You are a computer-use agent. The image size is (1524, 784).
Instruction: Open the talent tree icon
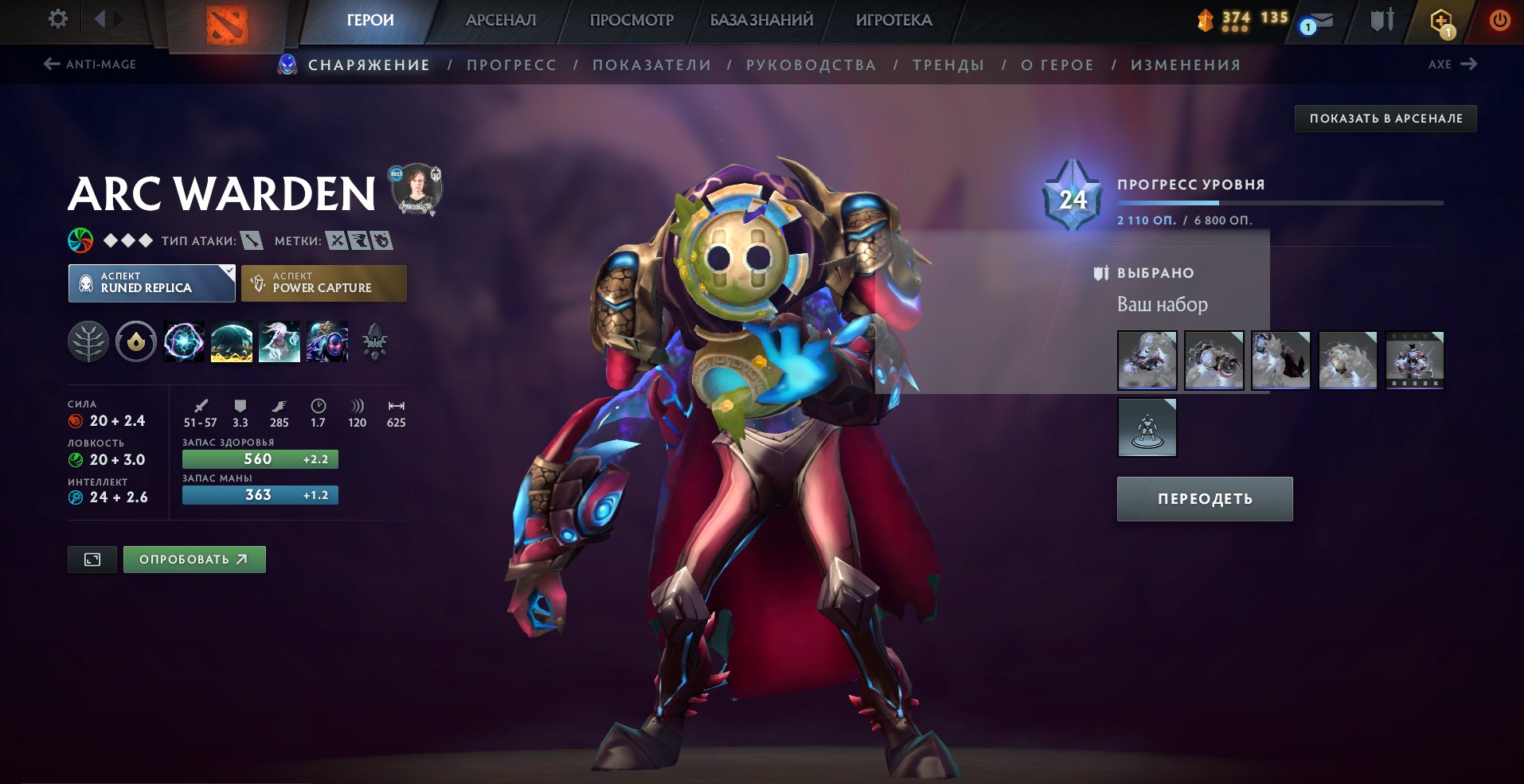[x=88, y=342]
